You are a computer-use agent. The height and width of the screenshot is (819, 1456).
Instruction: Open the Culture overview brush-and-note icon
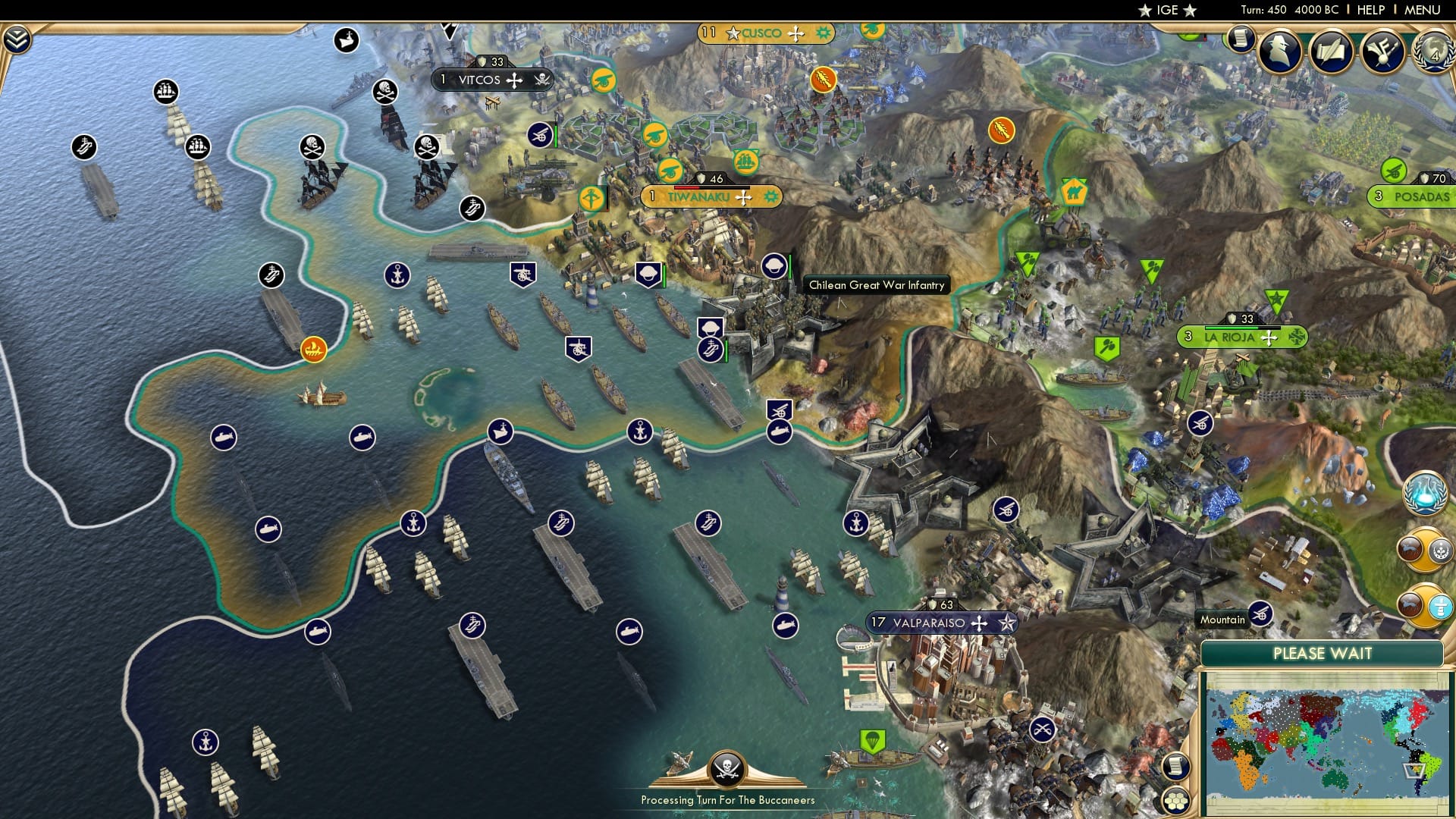tap(1382, 52)
